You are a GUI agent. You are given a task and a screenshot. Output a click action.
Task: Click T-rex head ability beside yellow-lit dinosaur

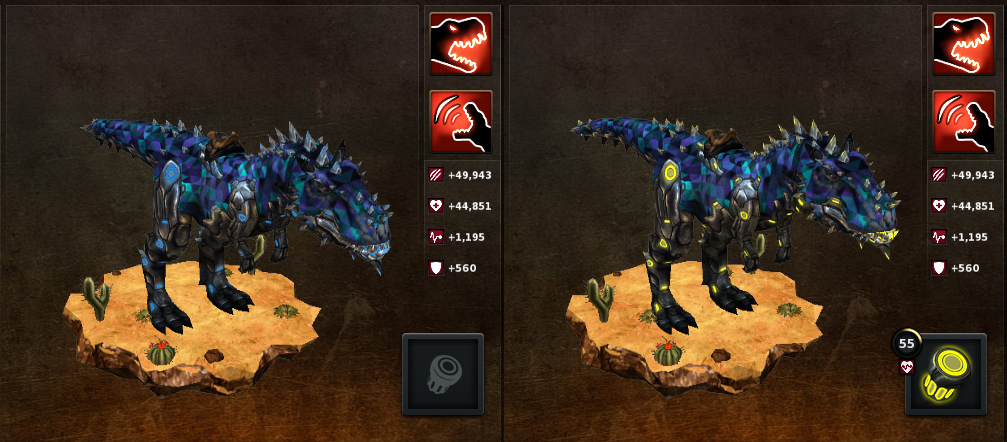pyautogui.click(x=964, y=44)
